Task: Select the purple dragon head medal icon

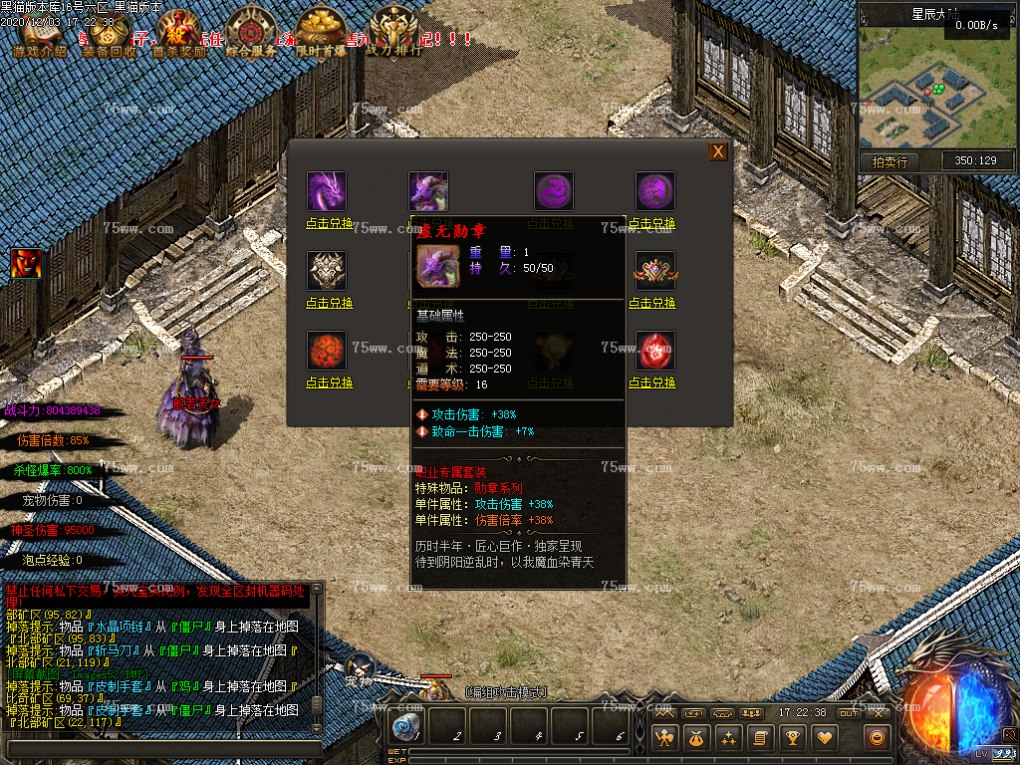Action: click(x=327, y=190)
